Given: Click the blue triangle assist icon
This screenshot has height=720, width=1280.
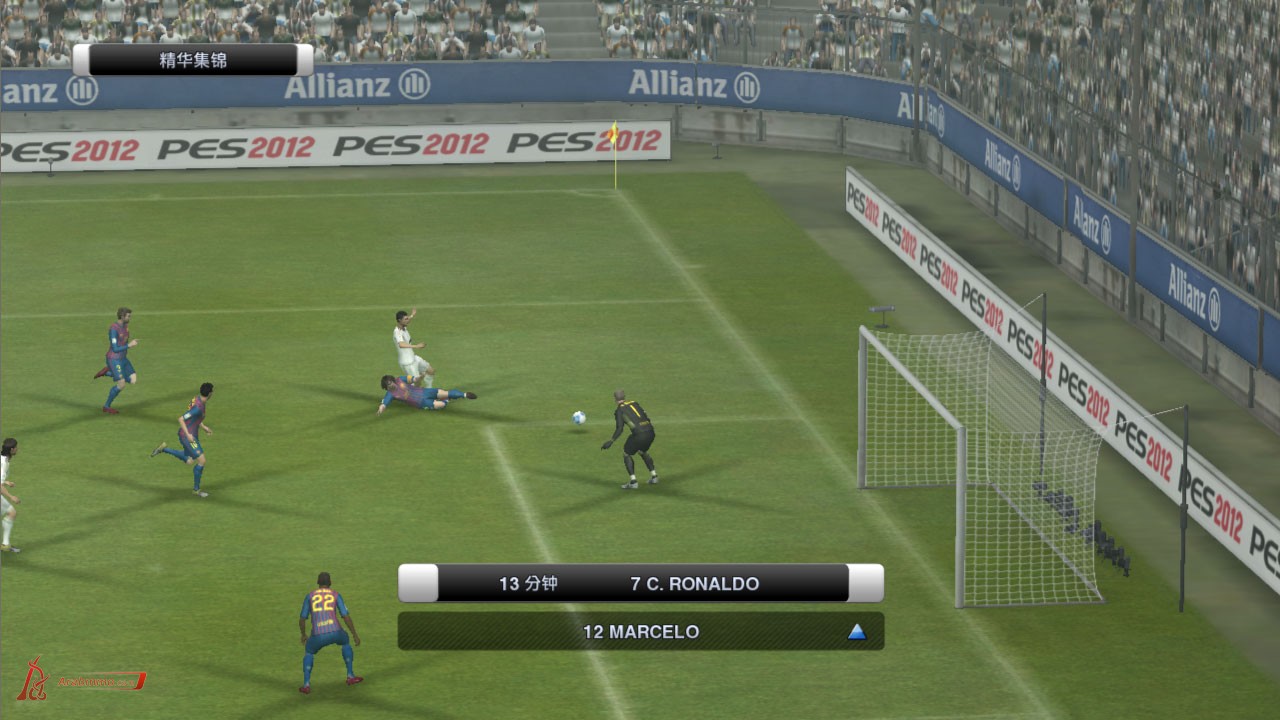Looking at the screenshot, I should point(856,632).
